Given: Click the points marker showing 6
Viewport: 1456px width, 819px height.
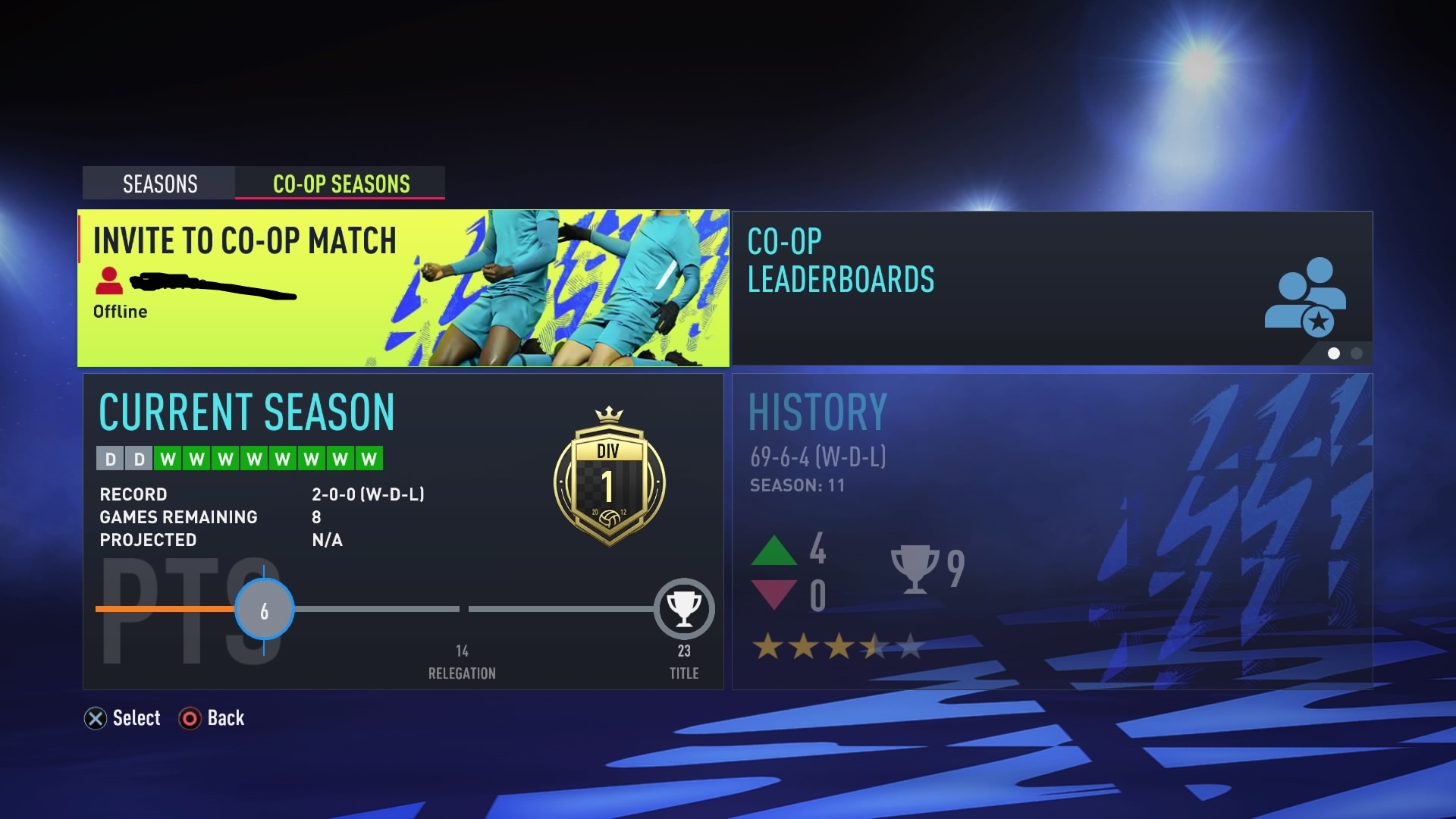Looking at the screenshot, I should click(x=264, y=608).
